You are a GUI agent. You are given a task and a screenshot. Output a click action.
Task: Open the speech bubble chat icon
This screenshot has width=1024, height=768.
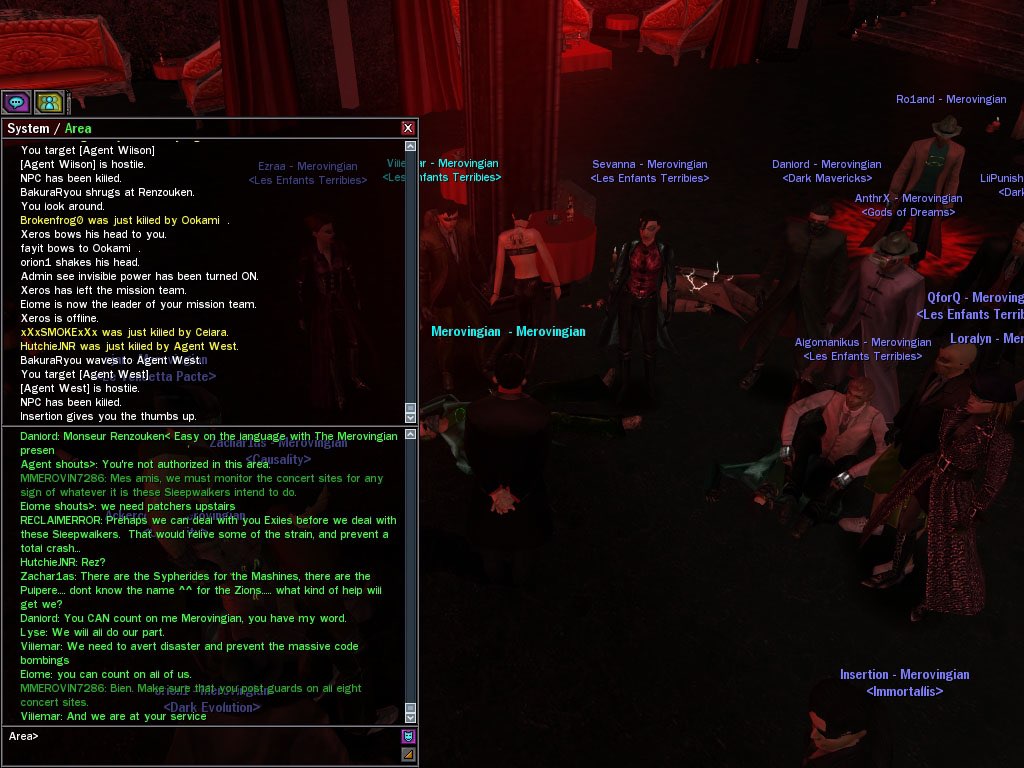16,102
